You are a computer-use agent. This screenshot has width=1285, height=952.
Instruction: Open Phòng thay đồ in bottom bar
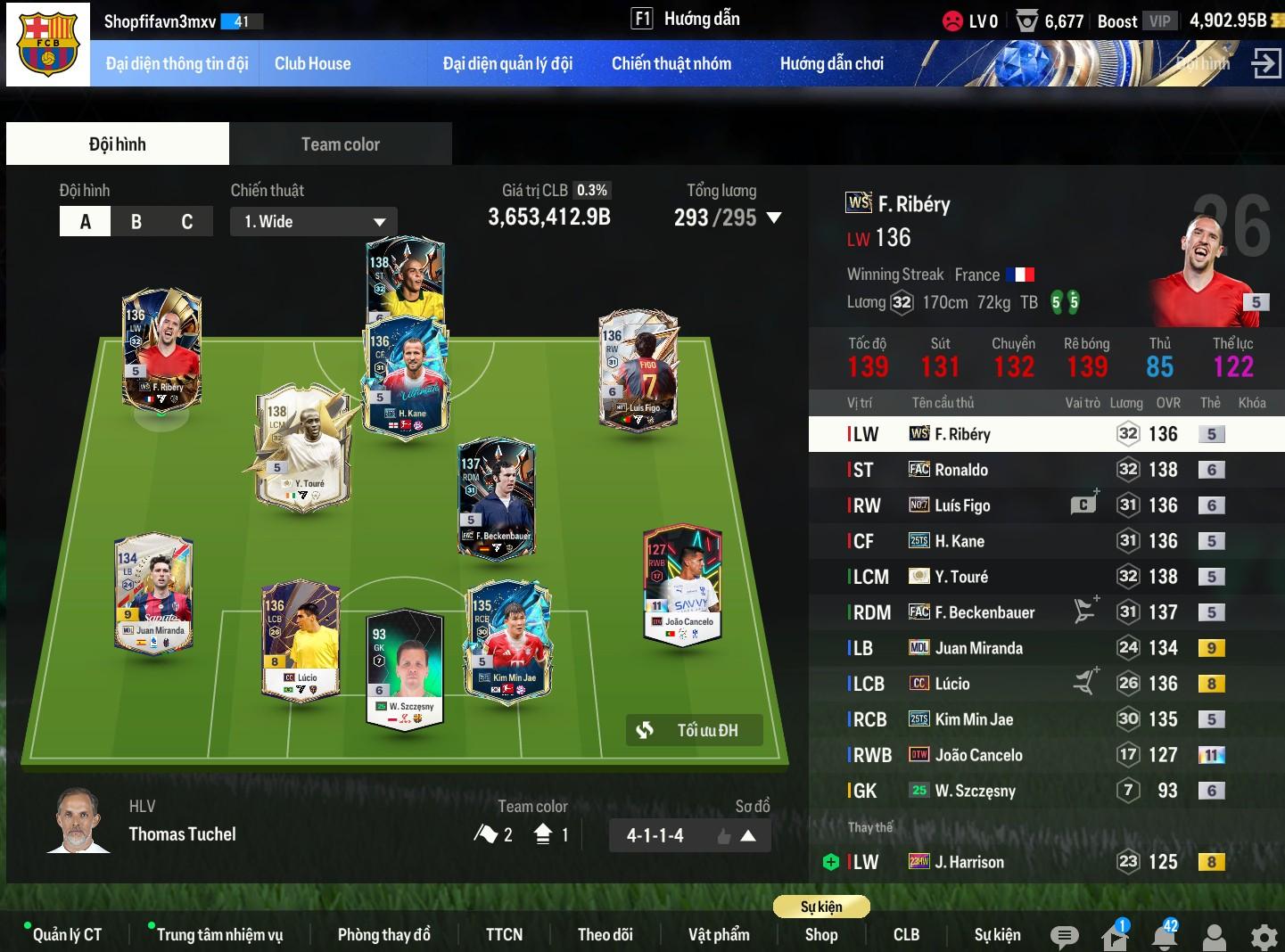[383, 934]
